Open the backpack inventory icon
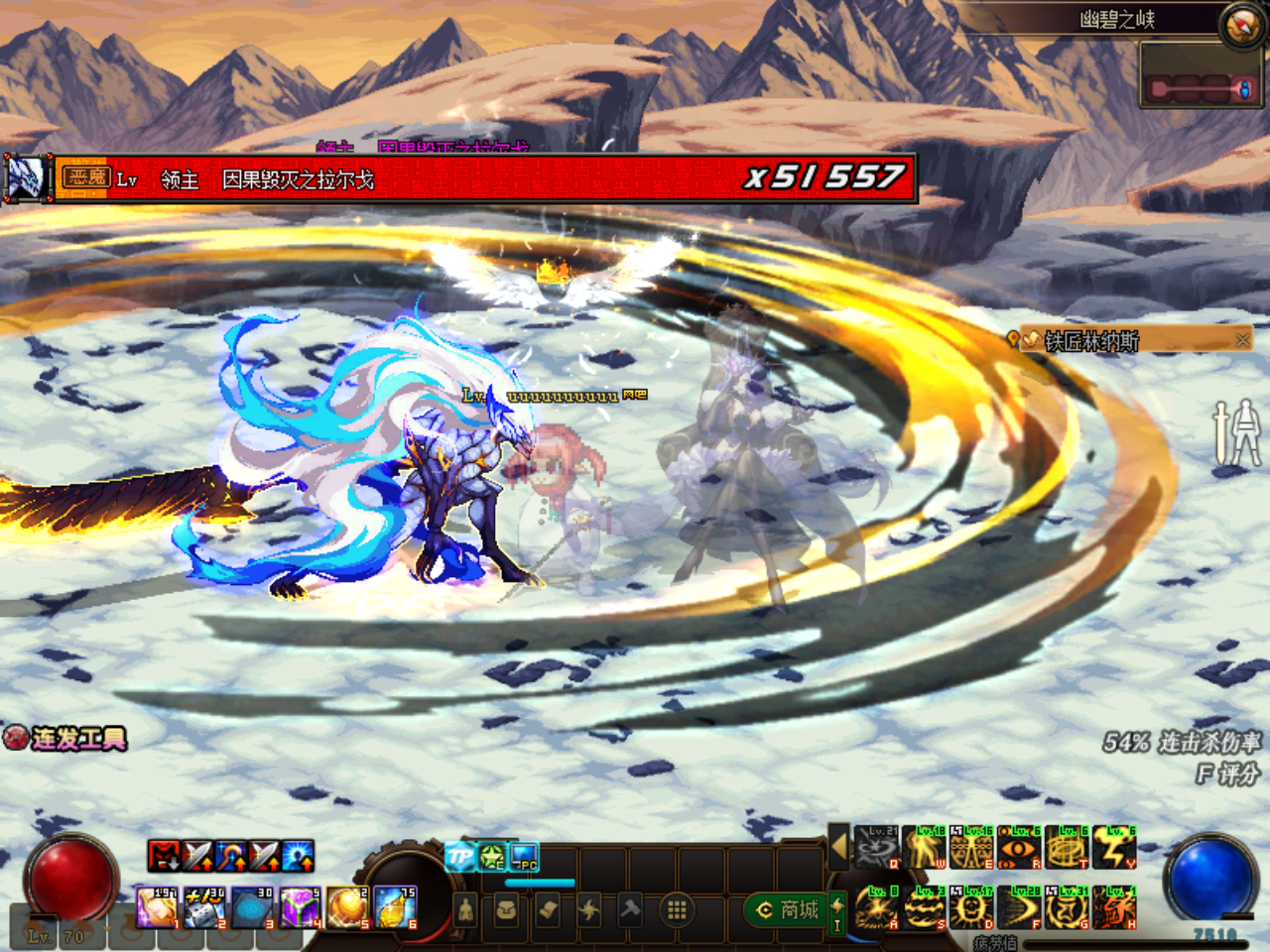Screen dimensions: 1270x952 506,909
